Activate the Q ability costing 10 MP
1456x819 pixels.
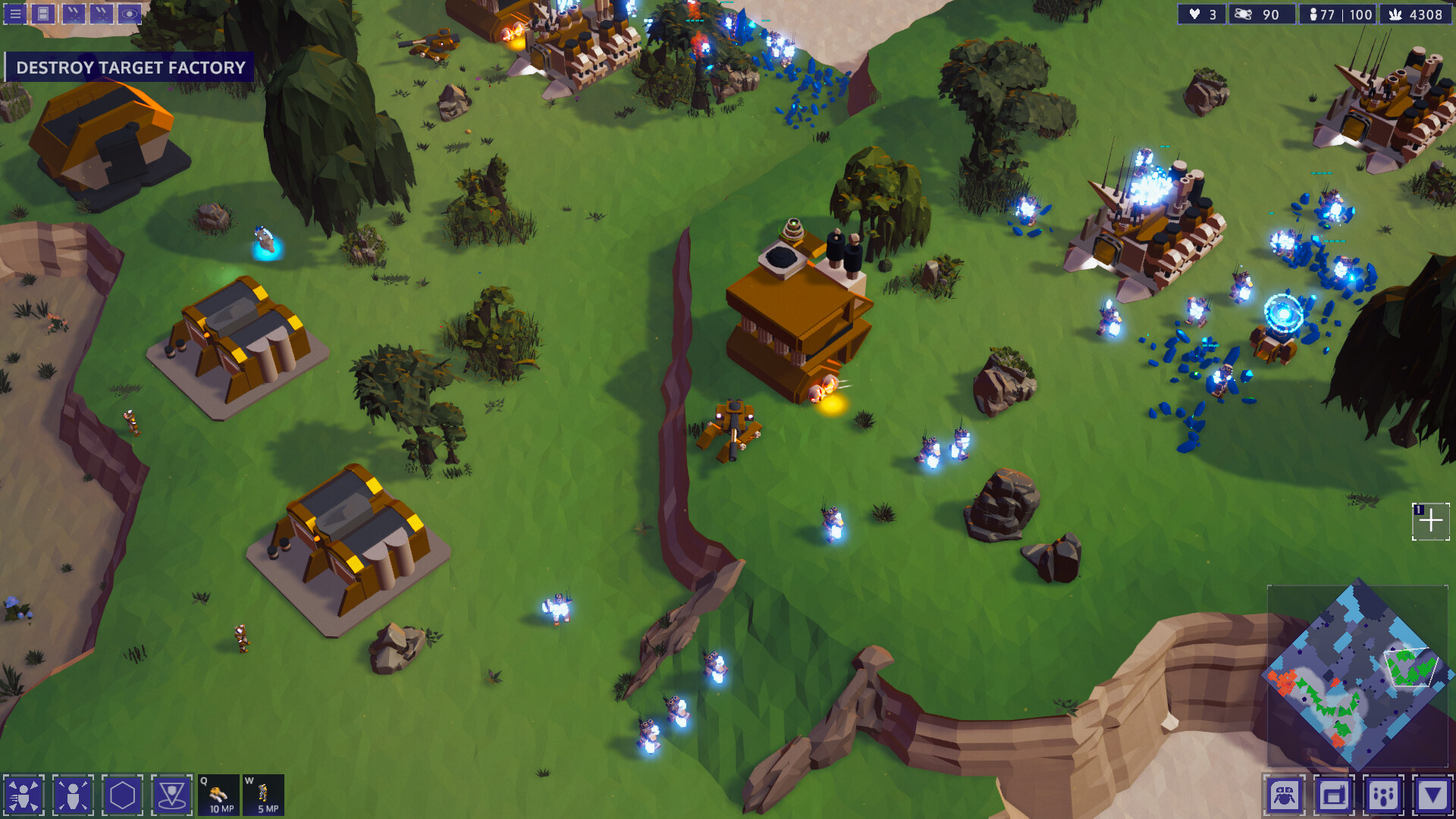[x=218, y=795]
